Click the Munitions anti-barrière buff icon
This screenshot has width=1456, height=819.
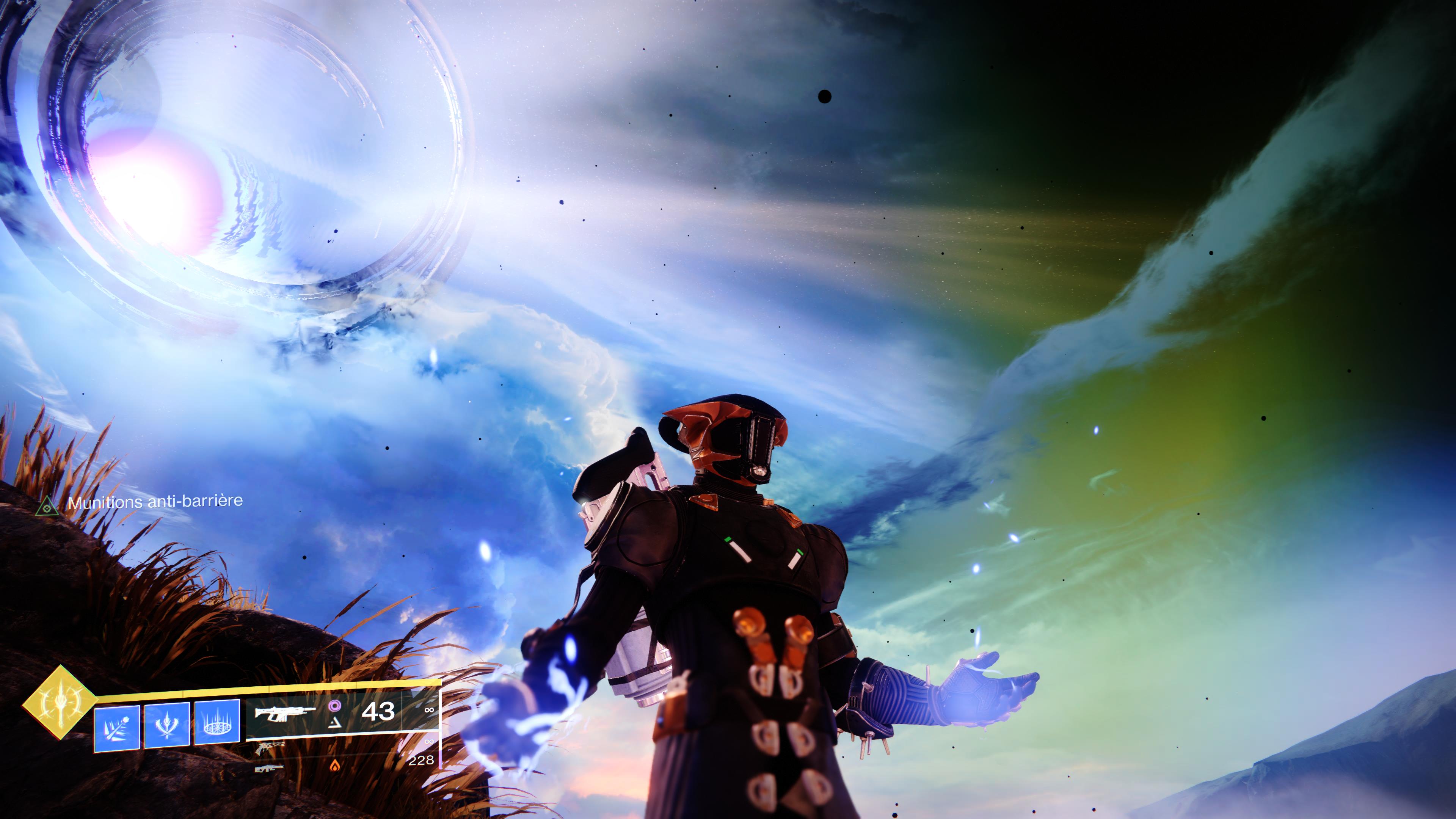click(47, 507)
